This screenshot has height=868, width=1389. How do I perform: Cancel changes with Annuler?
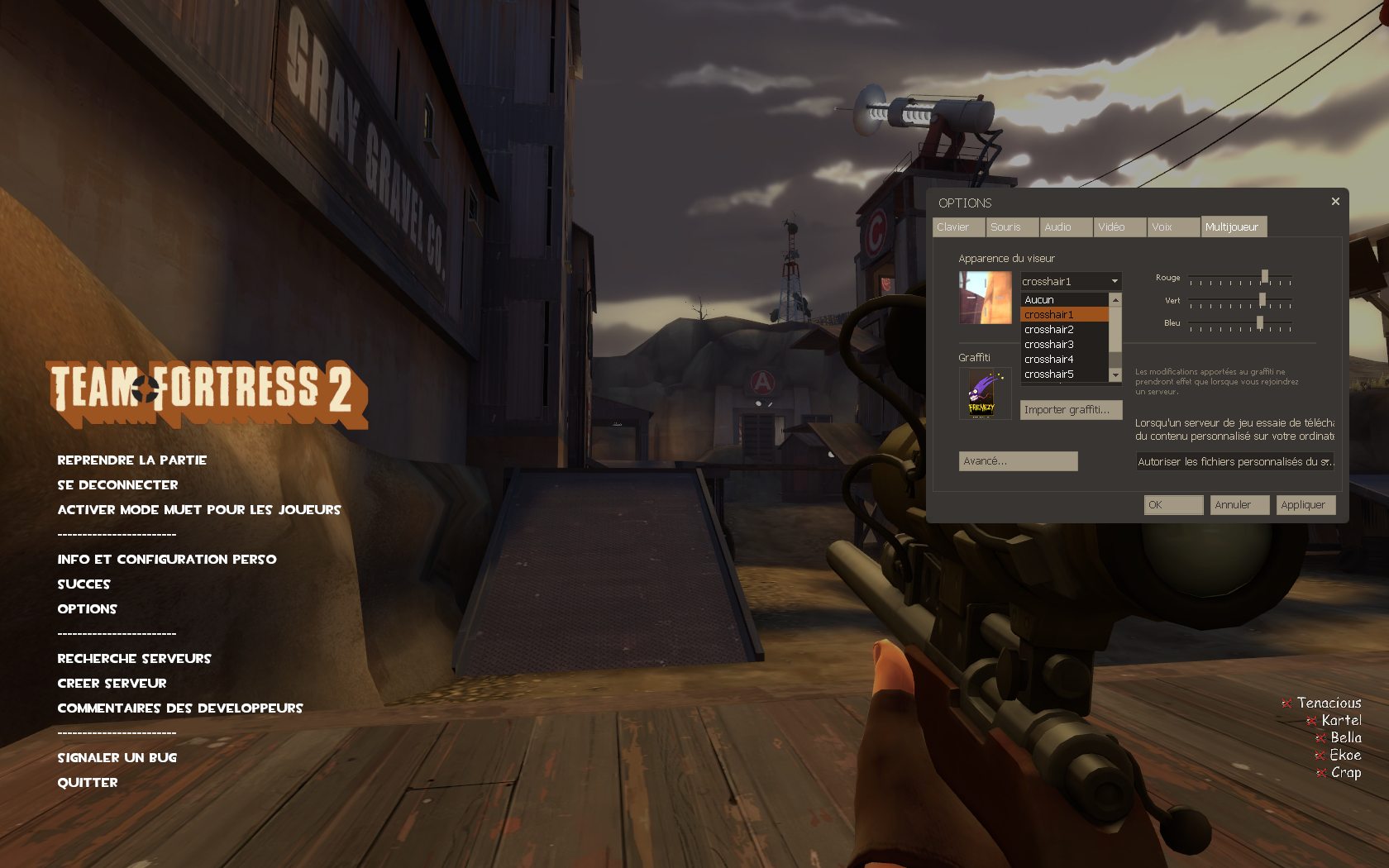coord(1239,505)
